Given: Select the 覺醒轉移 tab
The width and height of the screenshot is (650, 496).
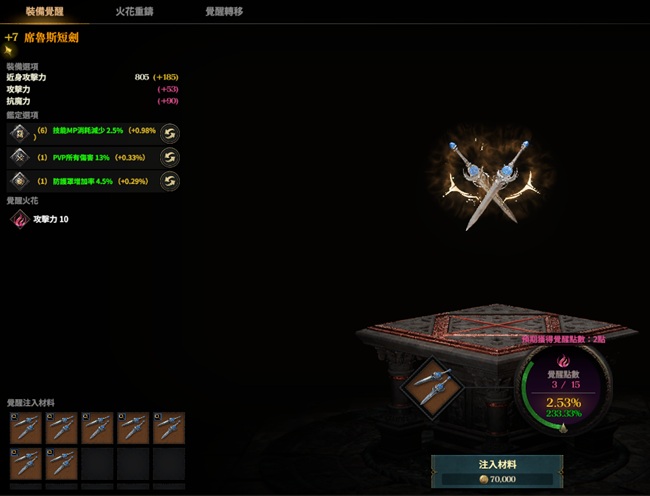Looking at the screenshot, I should pyautogui.click(x=223, y=12).
